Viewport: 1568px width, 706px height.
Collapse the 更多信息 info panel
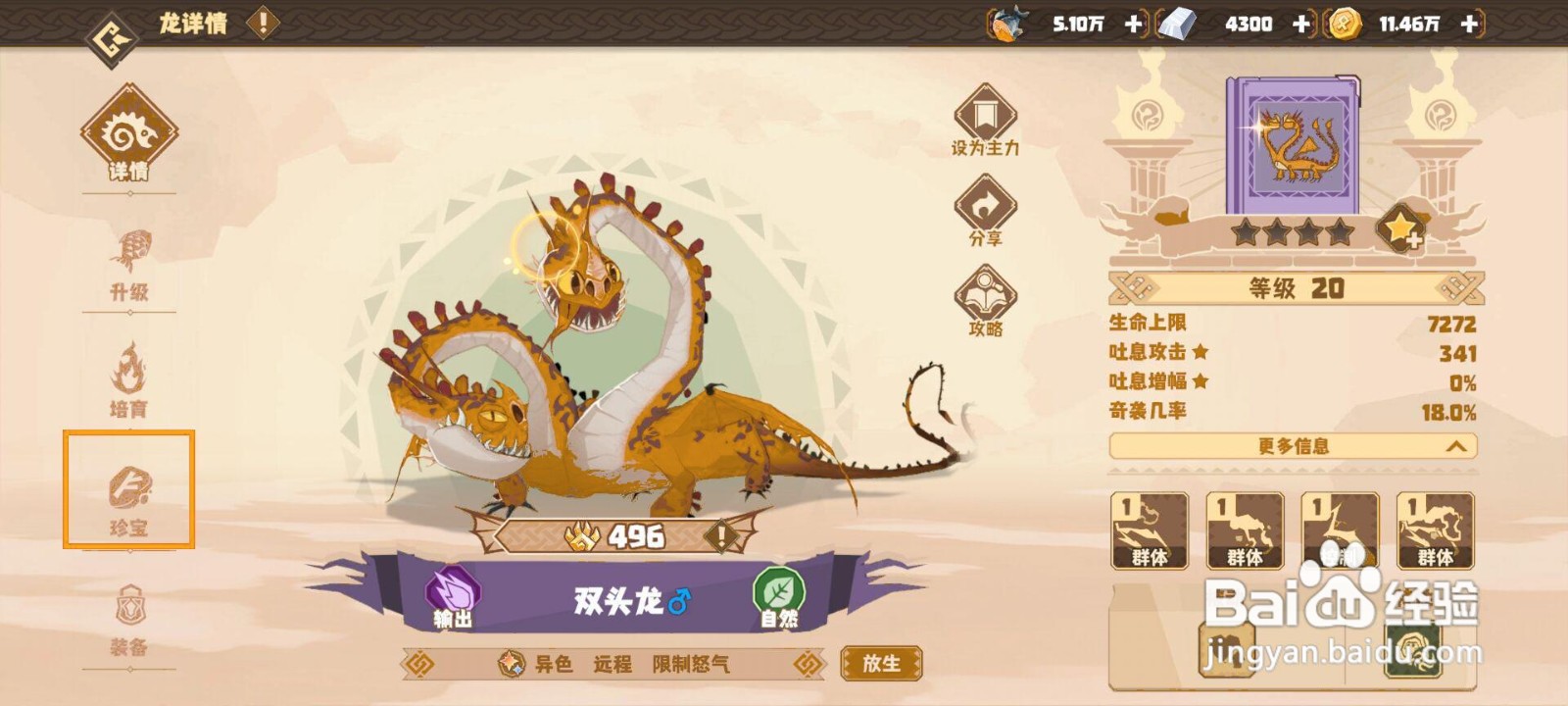pyautogui.click(x=1292, y=446)
